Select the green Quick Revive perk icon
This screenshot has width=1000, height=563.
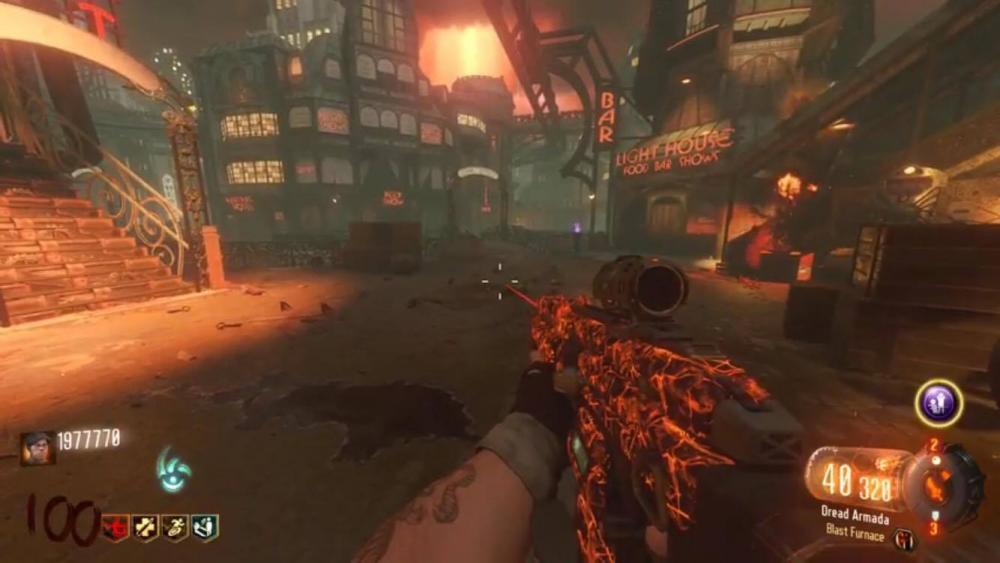coord(205,527)
